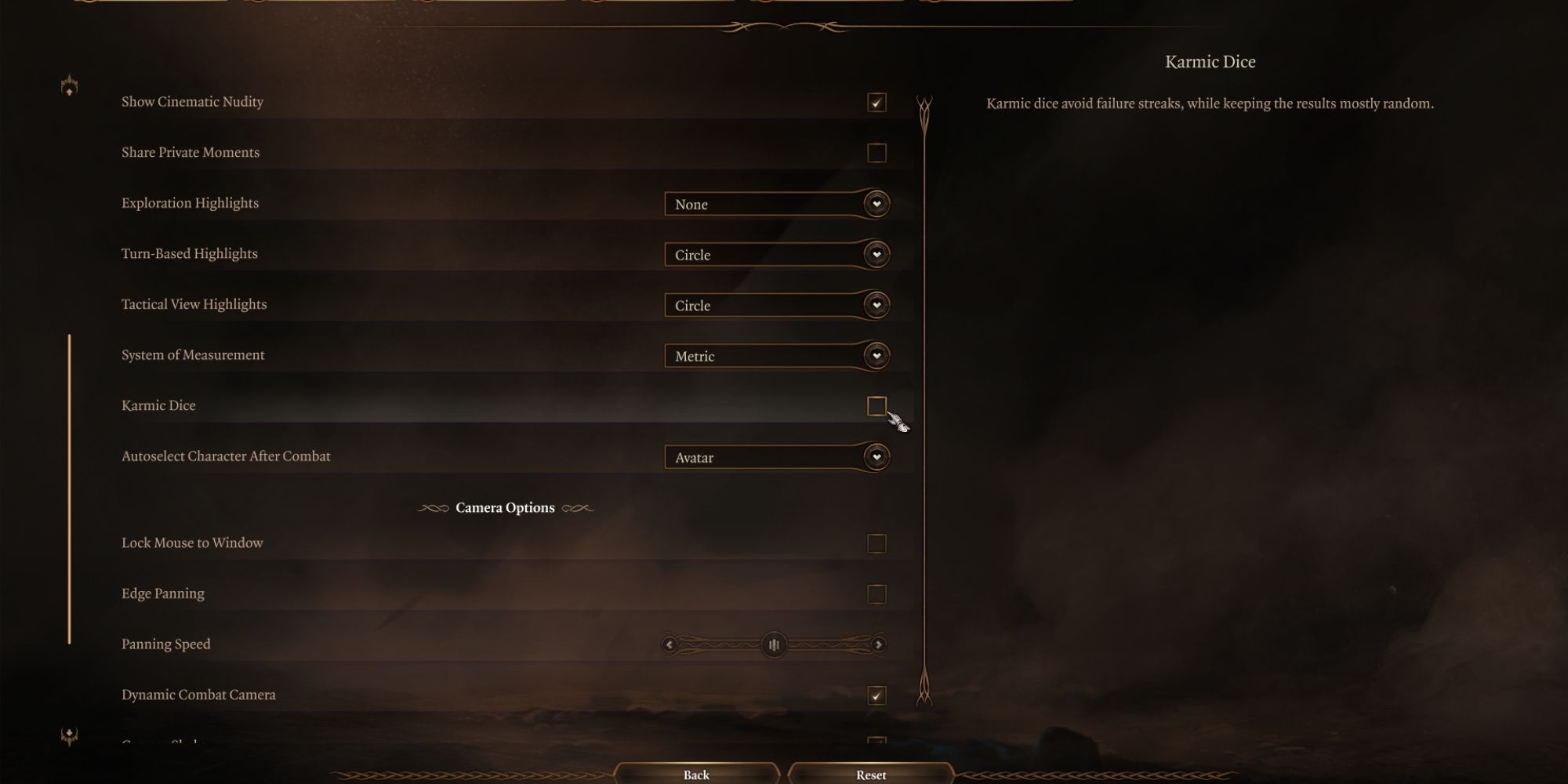Click the Panning Speed slider handle

click(x=773, y=644)
